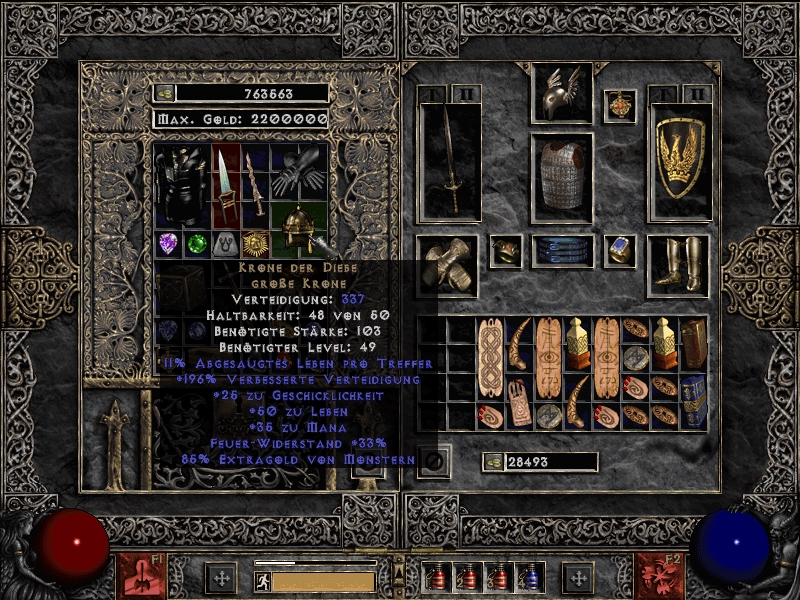This screenshot has width=800, height=600.
Task: Click the equipped golden boots
Action: pyautogui.click(x=679, y=264)
